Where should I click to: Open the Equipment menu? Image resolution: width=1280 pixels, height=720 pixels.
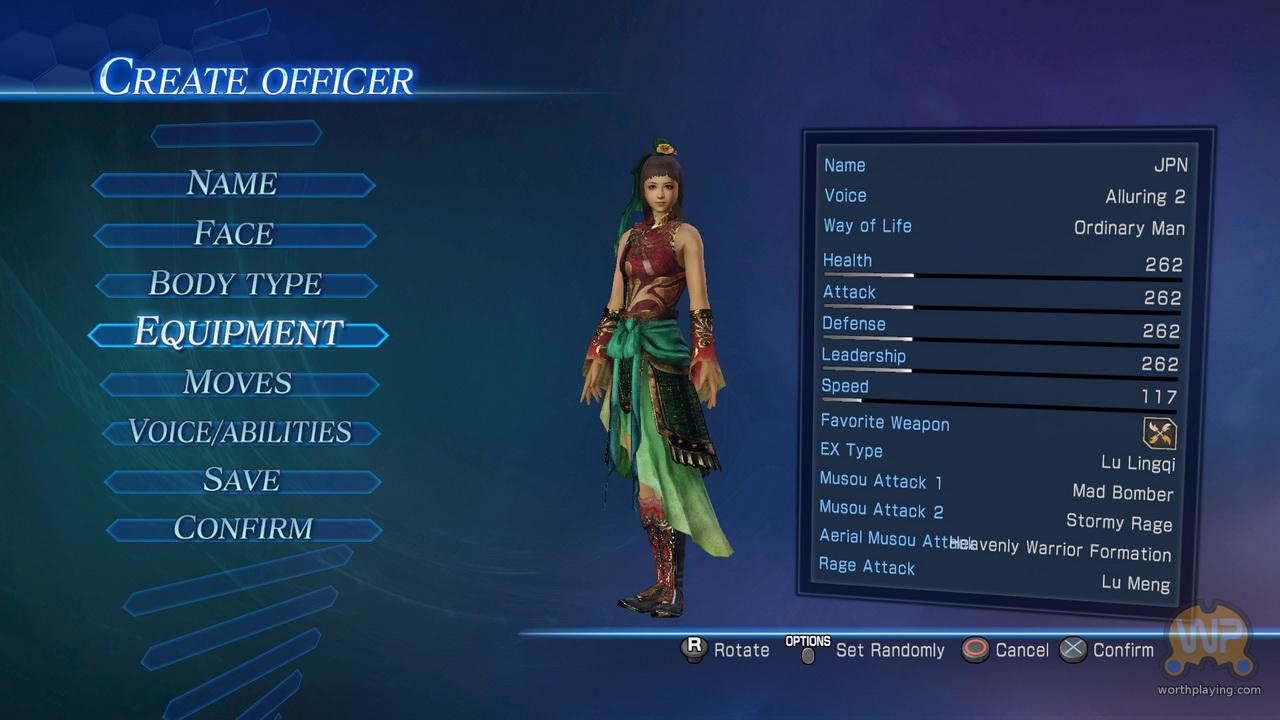tap(238, 333)
